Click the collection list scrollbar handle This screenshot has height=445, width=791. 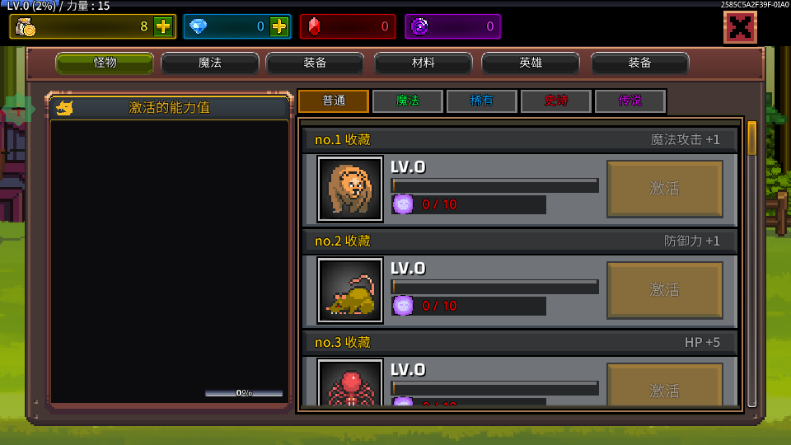point(752,138)
